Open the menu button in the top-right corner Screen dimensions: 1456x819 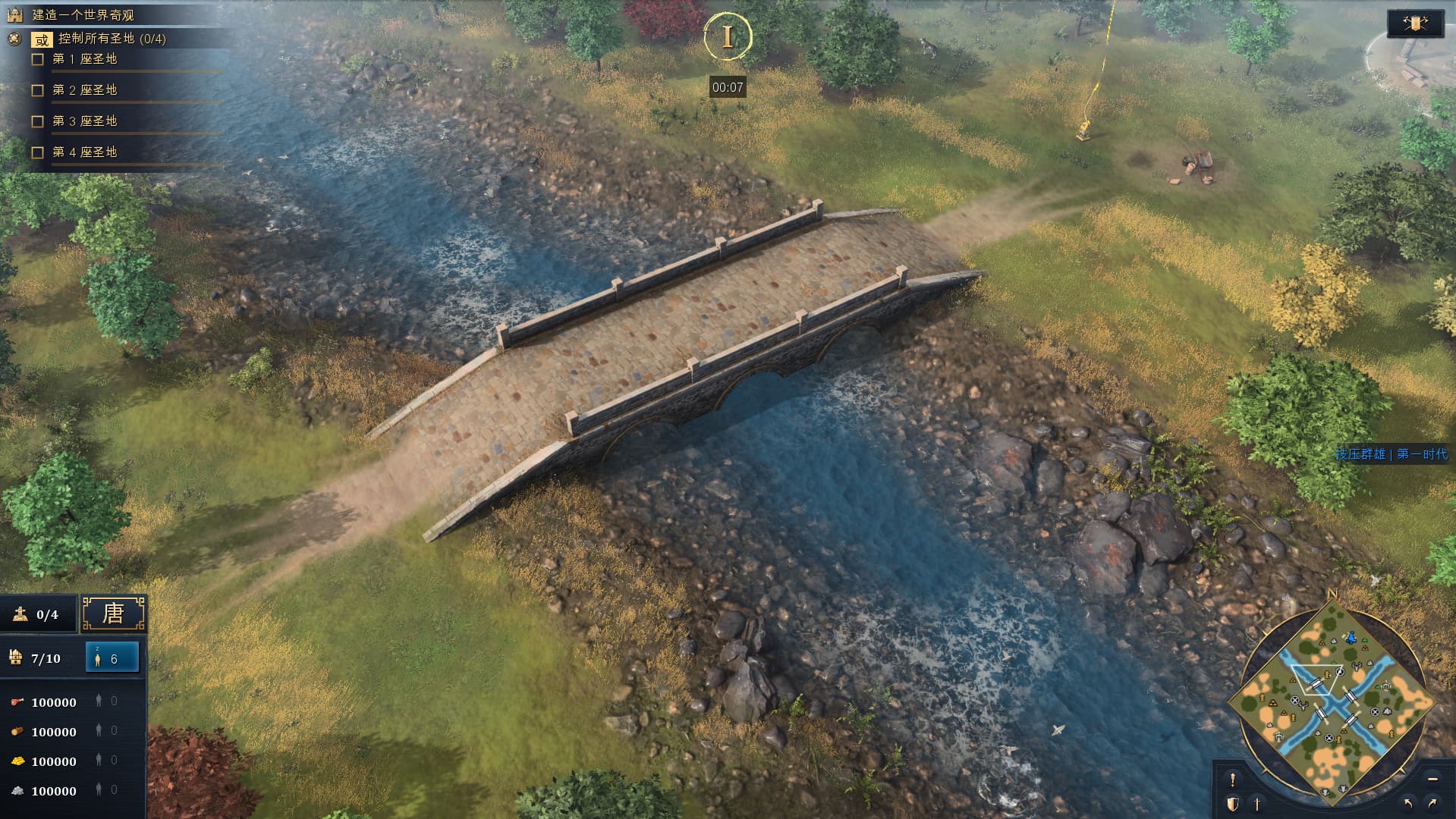point(1415,24)
